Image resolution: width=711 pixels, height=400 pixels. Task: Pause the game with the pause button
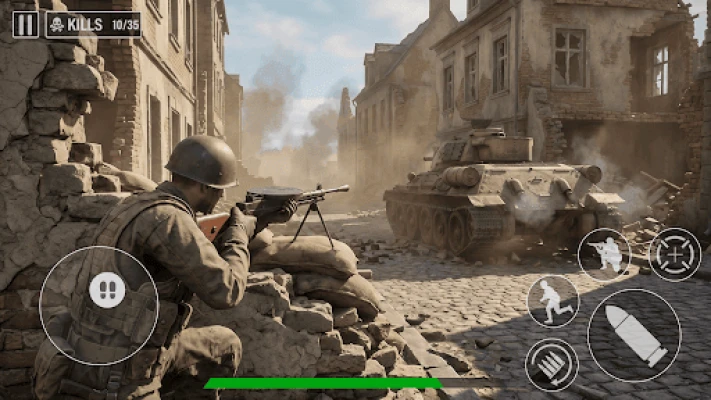26,24
